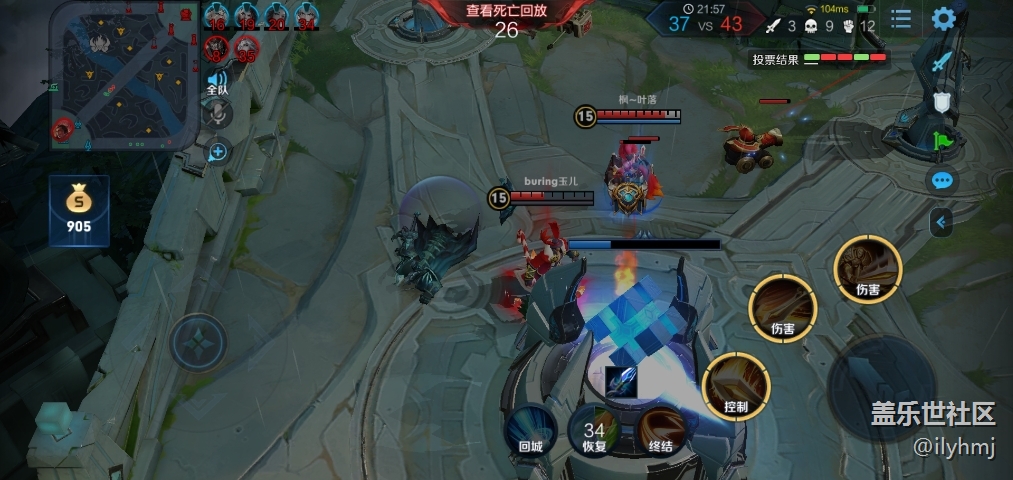This screenshot has height=480, width=1013.
Task: Collapse the signal panel with the arrow
Action: (x=941, y=222)
